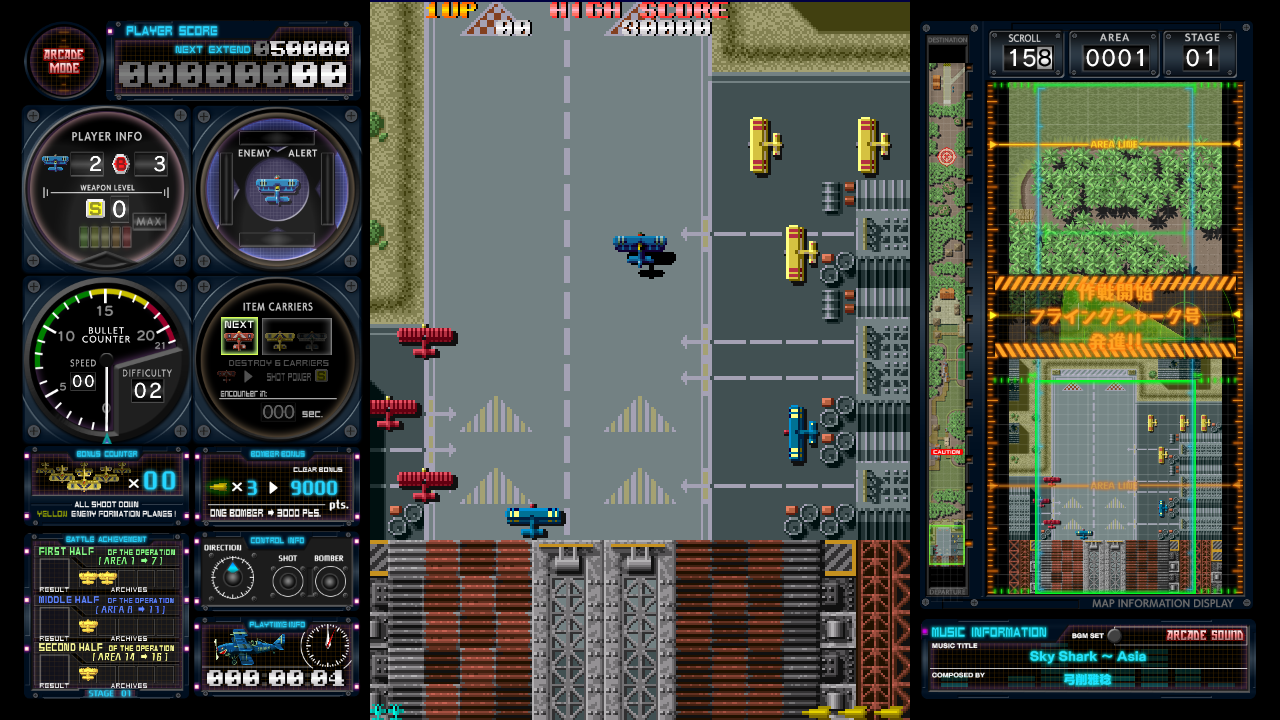This screenshot has height=720, width=1280.
Task: Toggle the BGM Set knob
Action: [1114, 635]
